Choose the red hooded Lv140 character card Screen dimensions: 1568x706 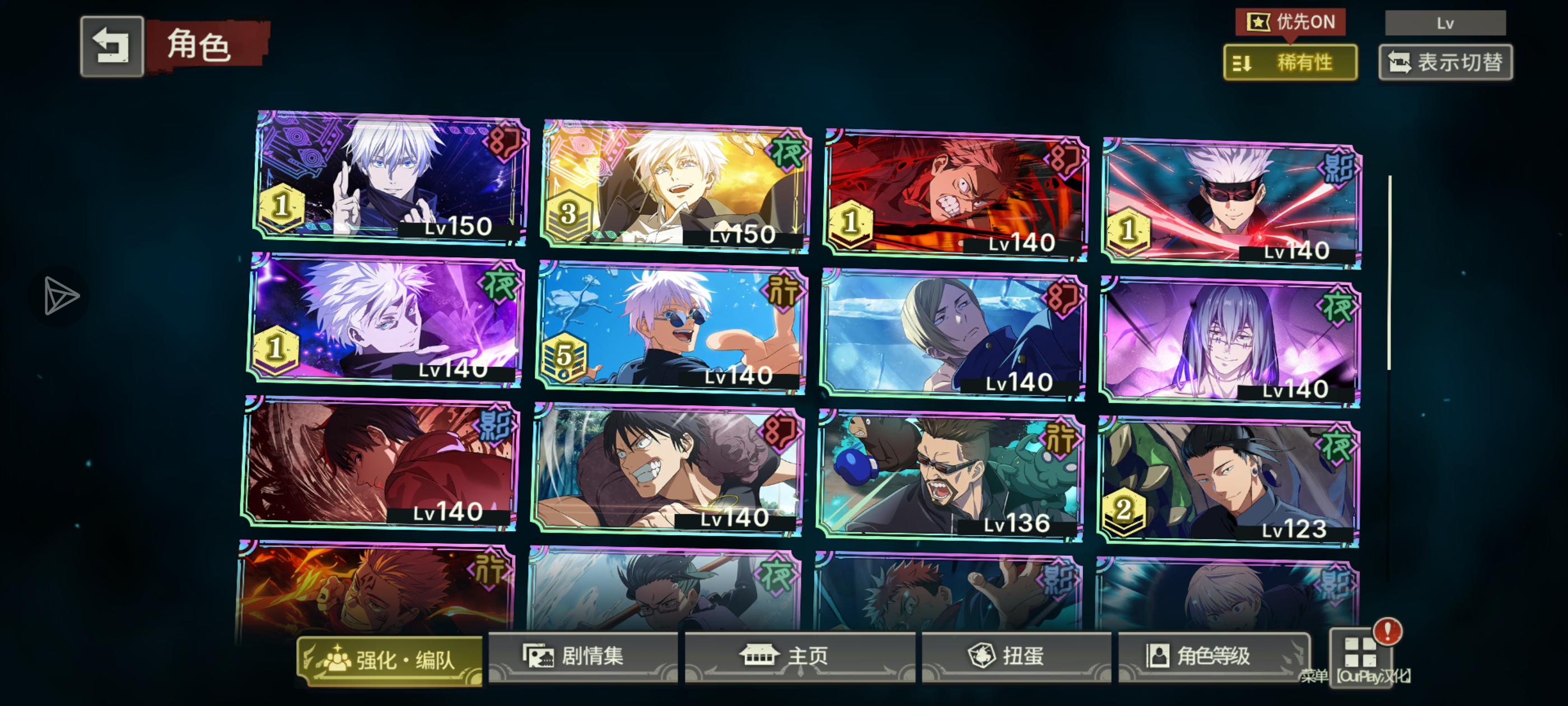(x=381, y=463)
